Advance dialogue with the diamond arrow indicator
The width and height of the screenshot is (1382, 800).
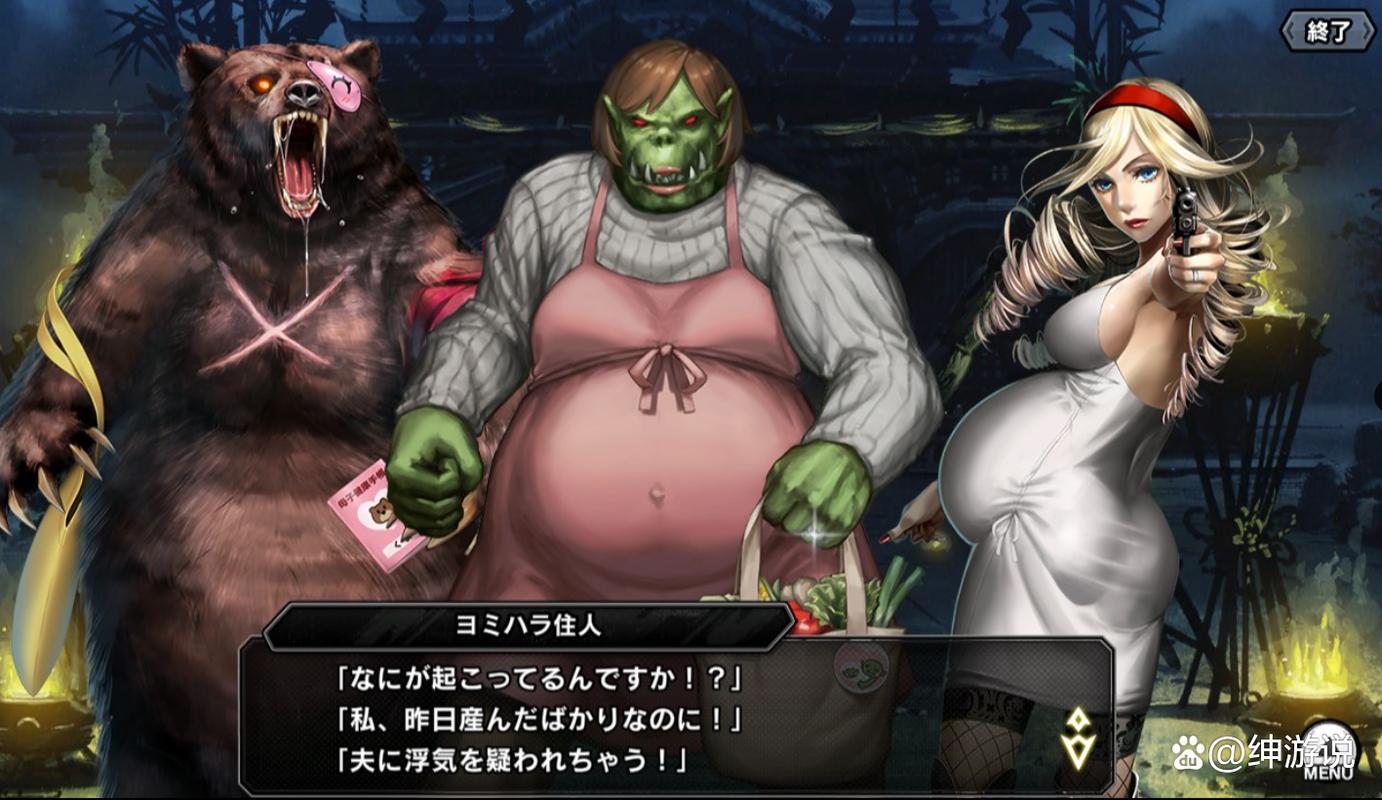click(1078, 738)
